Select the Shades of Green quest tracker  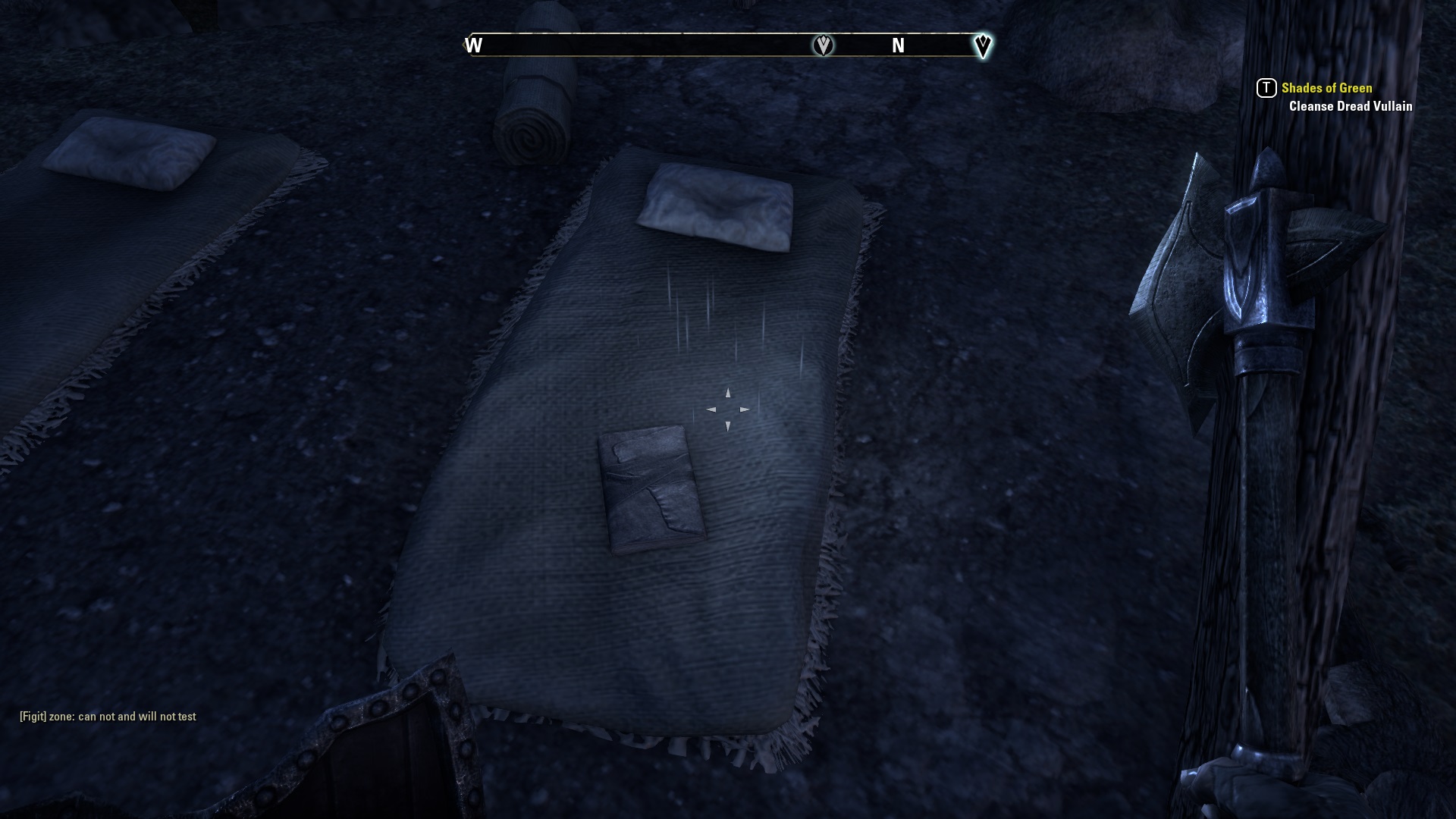tap(1326, 88)
